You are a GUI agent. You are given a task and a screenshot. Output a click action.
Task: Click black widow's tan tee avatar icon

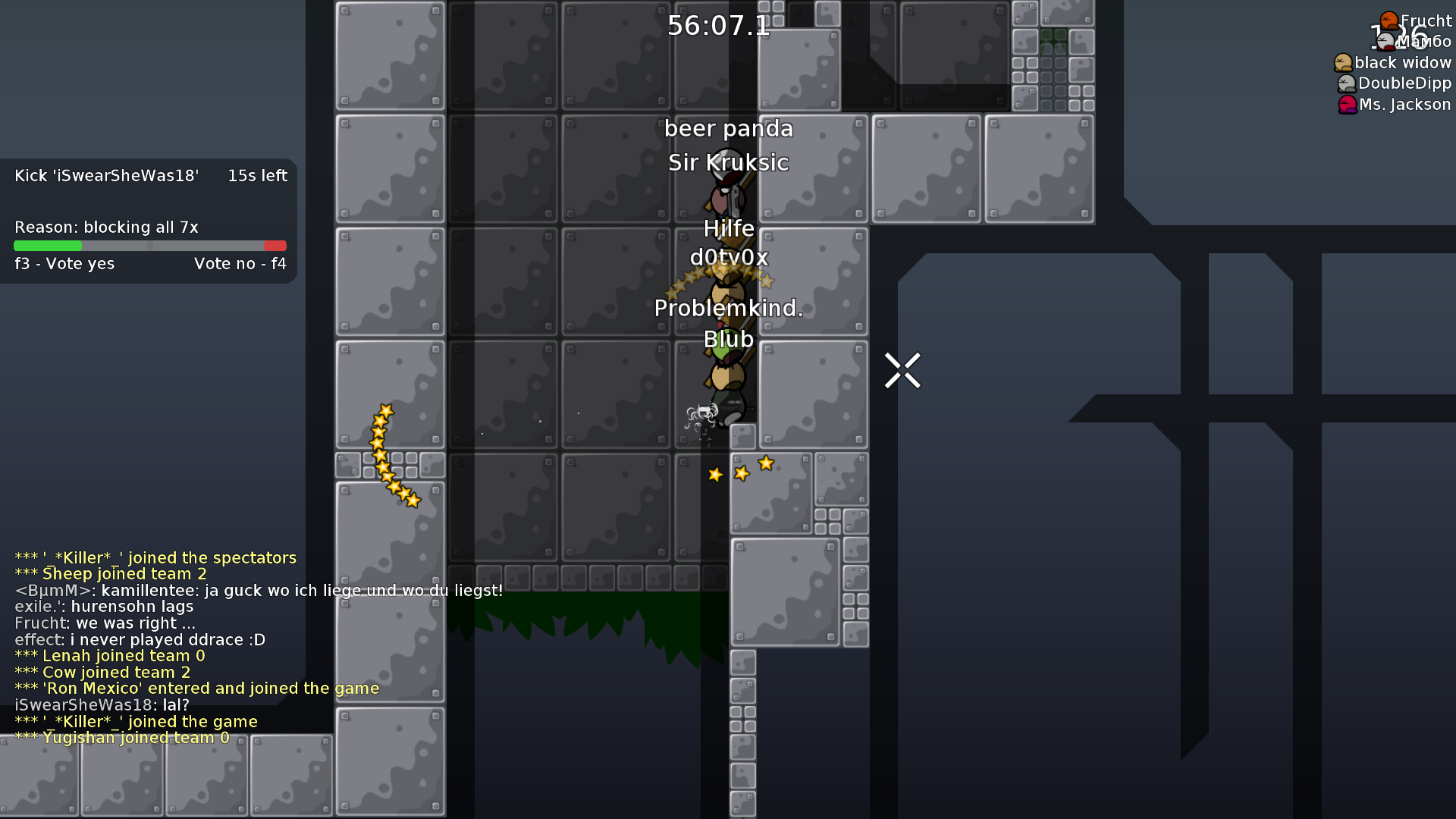(x=1342, y=62)
